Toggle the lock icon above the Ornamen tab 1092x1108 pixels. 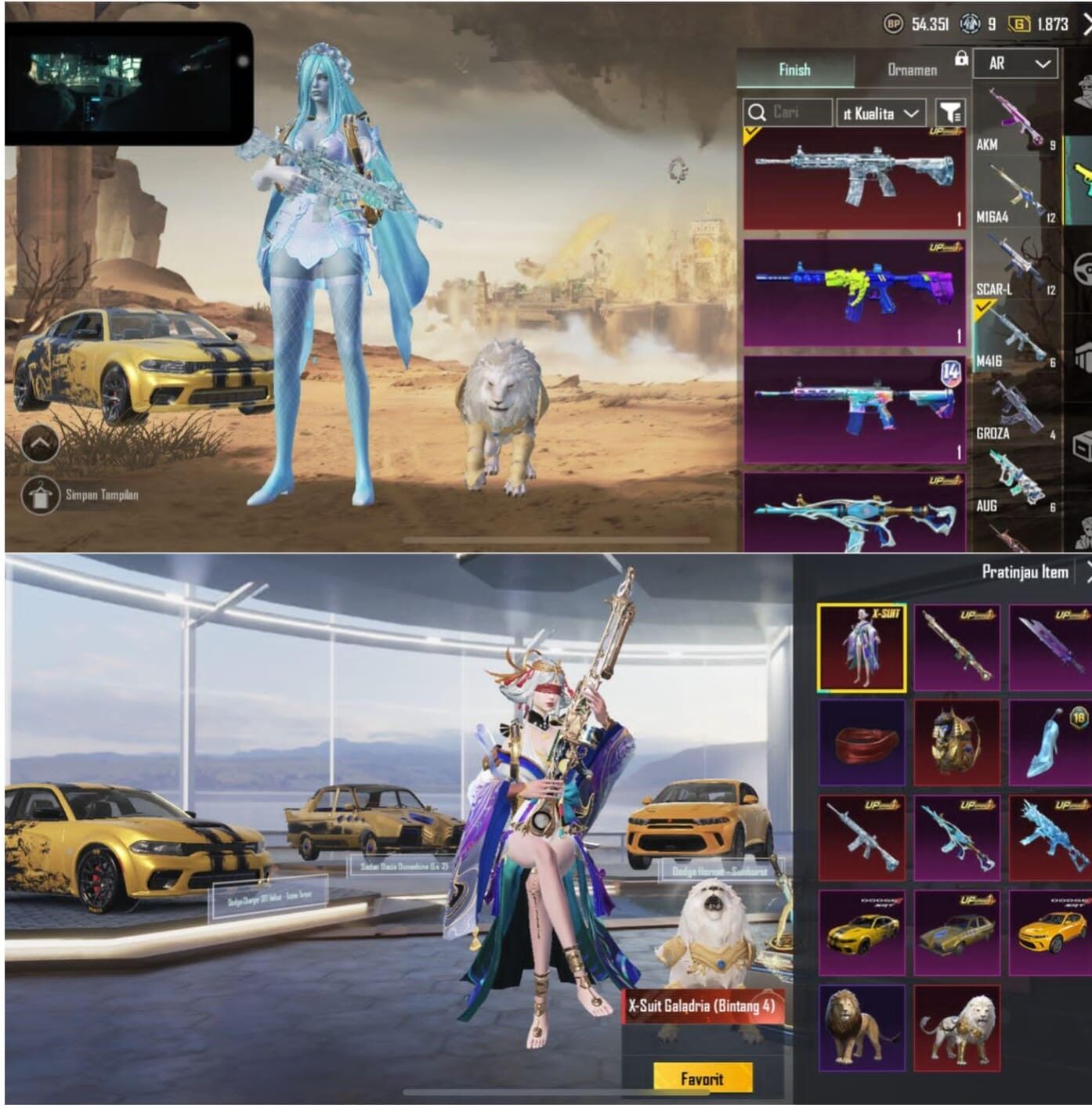coord(962,60)
